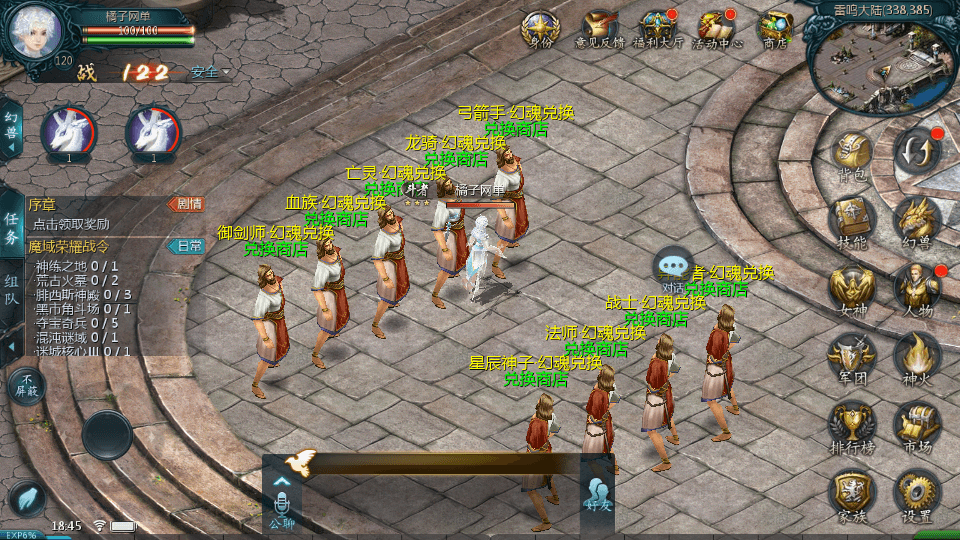Screen dimensions: 960x540
Task: Open the 福利大厅 welfare hall
Action: point(658,28)
